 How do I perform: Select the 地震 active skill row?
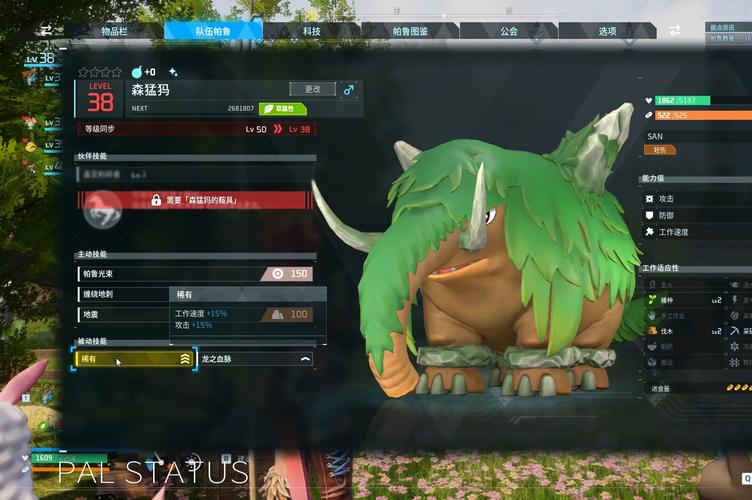pos(122,315)
